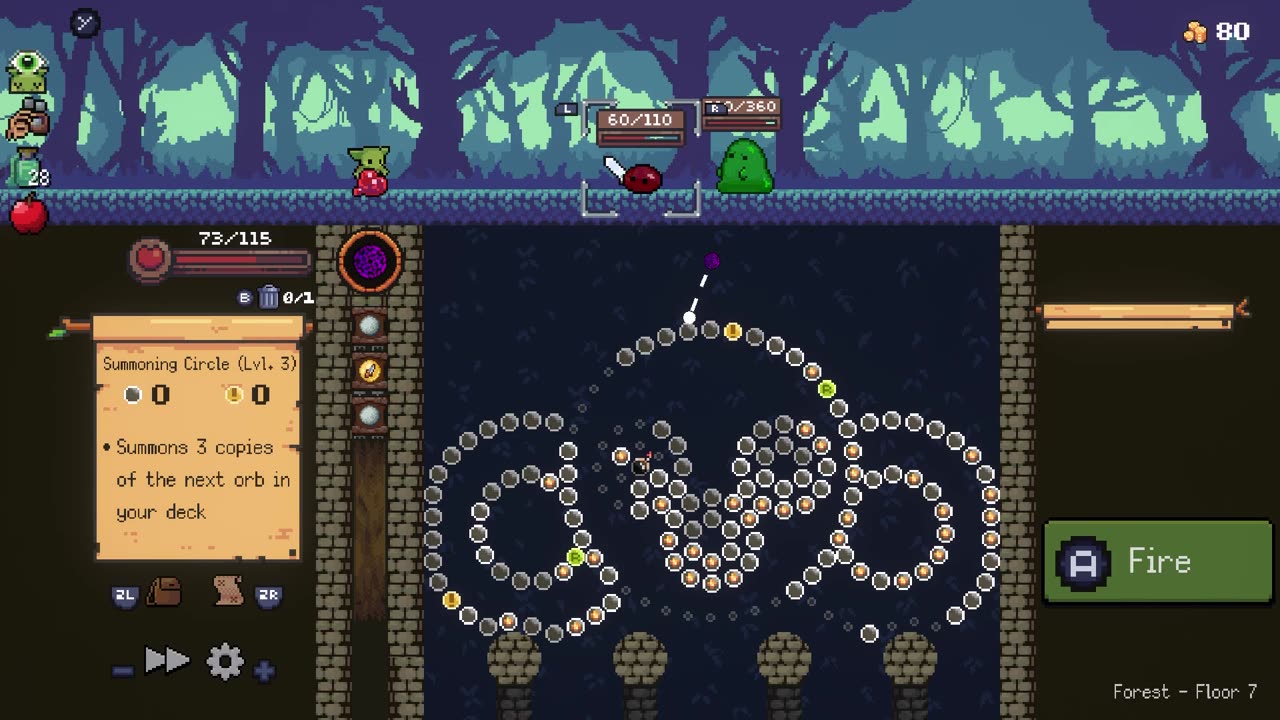Toggle the fast-forward speed arrows
1280x720 pixels.
167,661
